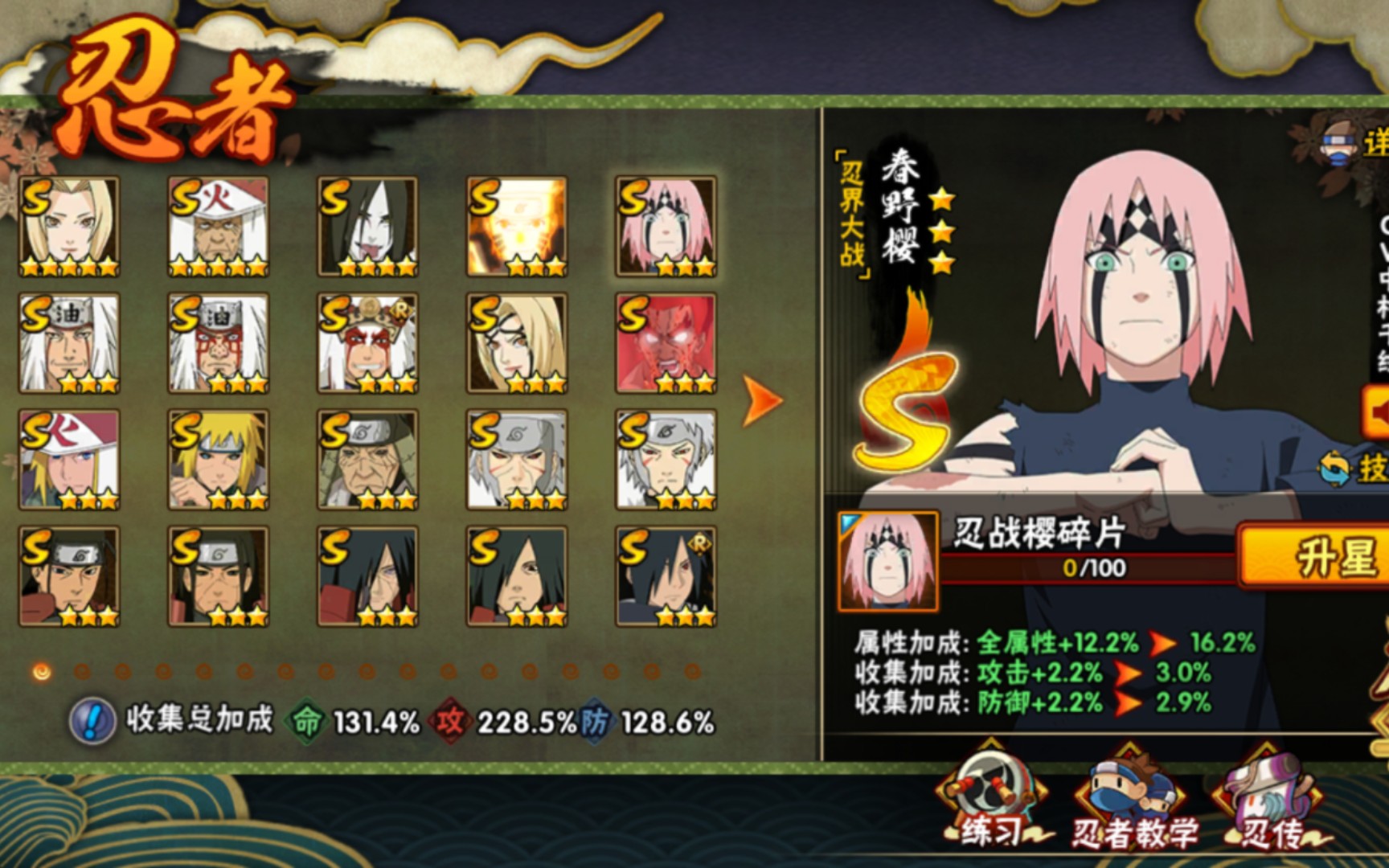The width and height of the screenshot is (1389, 868).
Task: Show the 收集总加成 info icon
Action: [92, 720]
